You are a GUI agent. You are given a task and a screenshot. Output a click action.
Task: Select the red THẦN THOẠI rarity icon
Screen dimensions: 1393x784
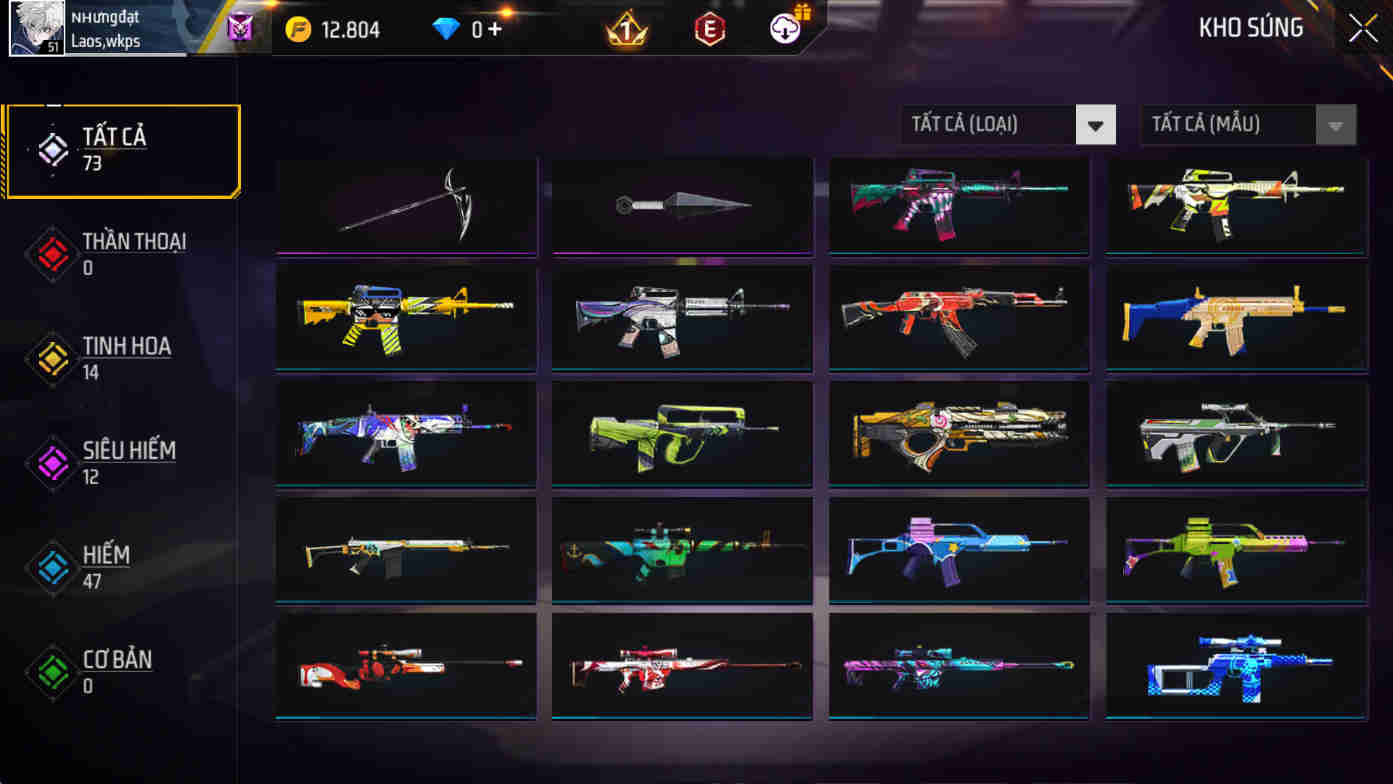tap(51, 252)
